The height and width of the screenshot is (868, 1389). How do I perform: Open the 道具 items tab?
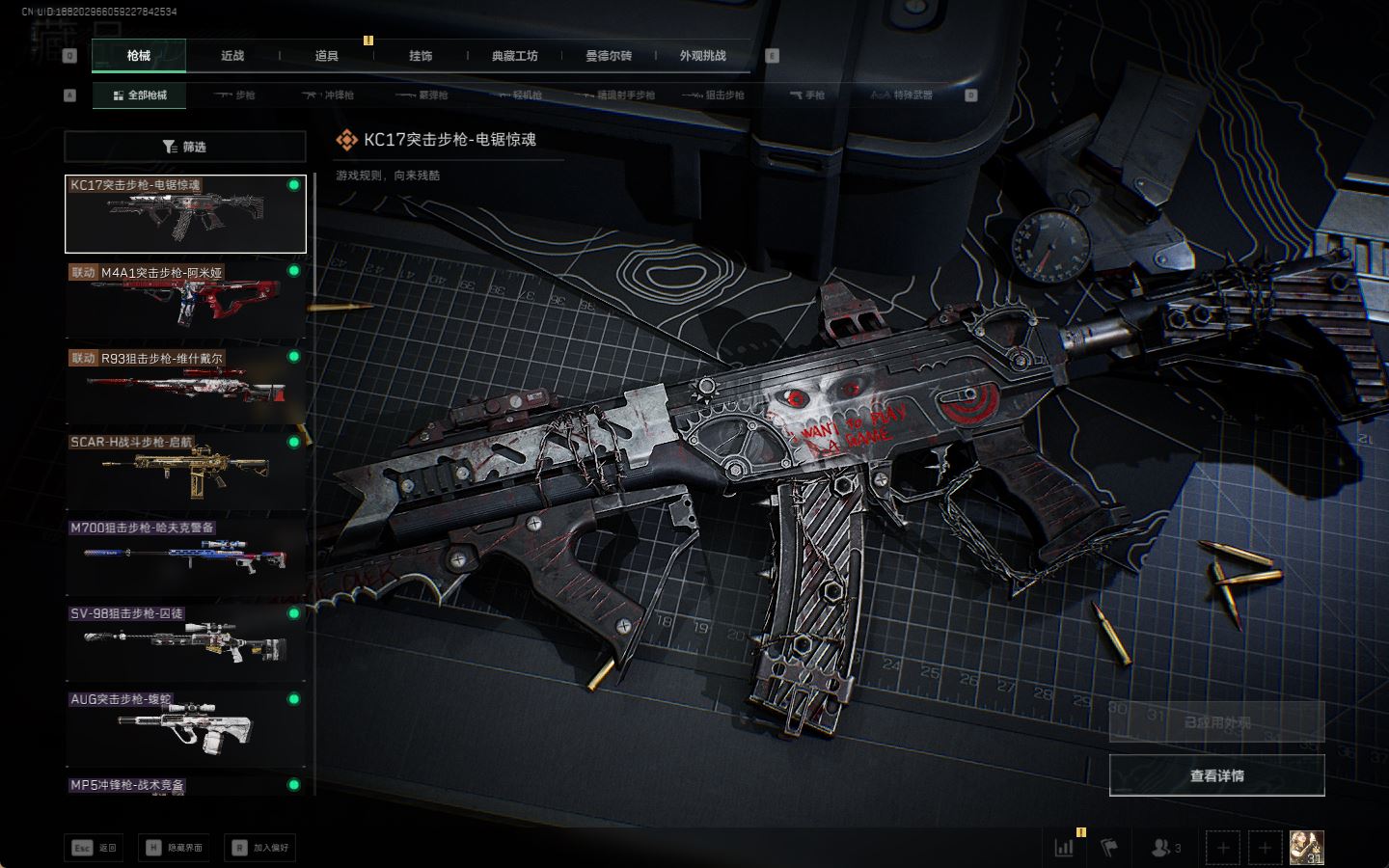click(x=327, y=56)
